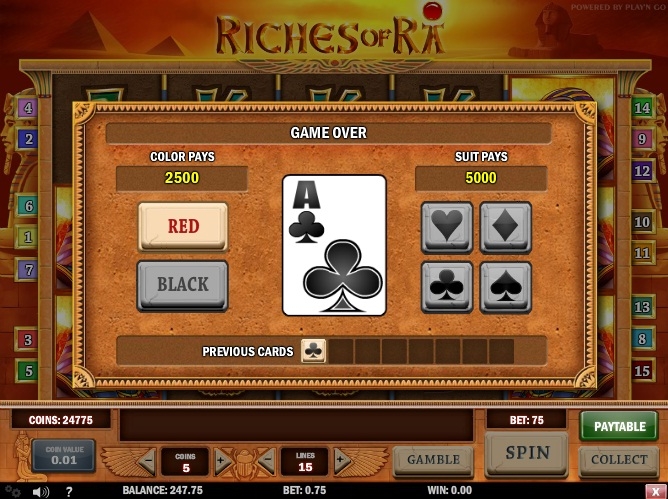
Task: Toggle the sound speaker icon
Action: (x=41, y=491)
